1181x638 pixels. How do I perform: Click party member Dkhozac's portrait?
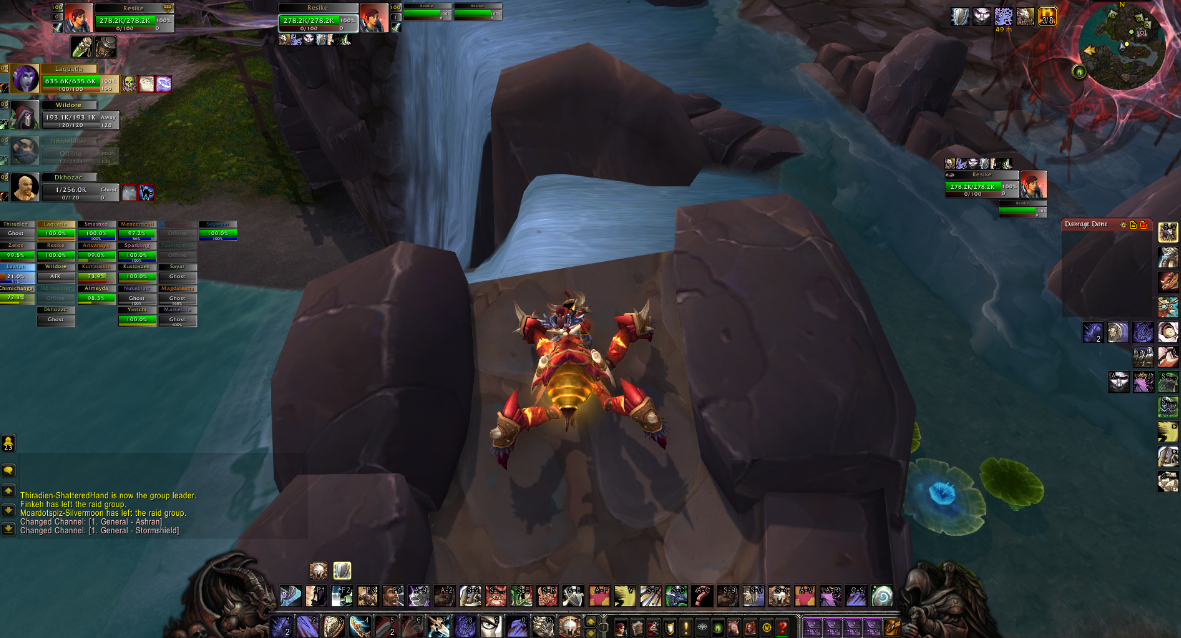[25, 186]
